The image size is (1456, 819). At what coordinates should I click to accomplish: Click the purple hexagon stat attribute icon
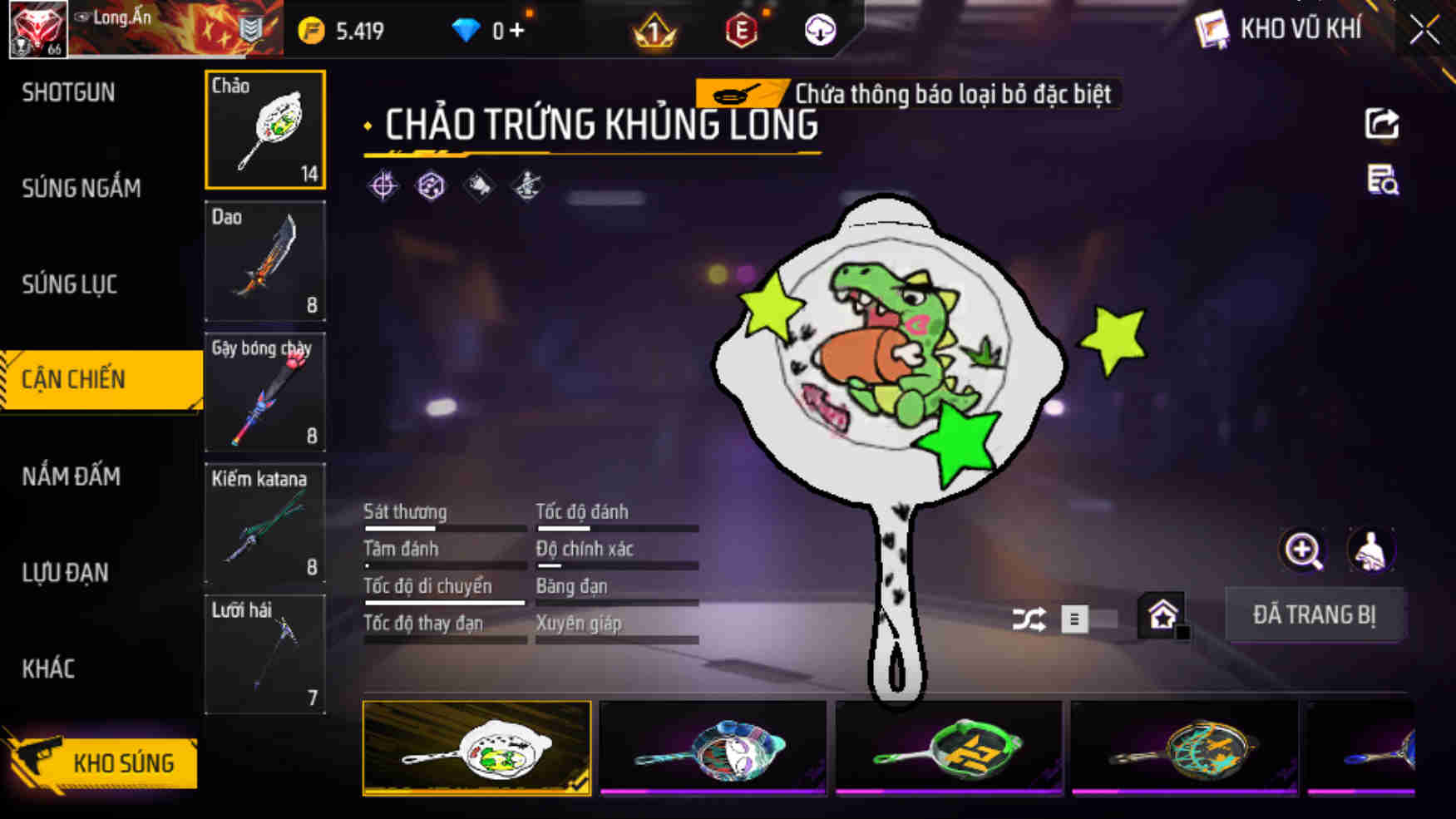(429, 186)
